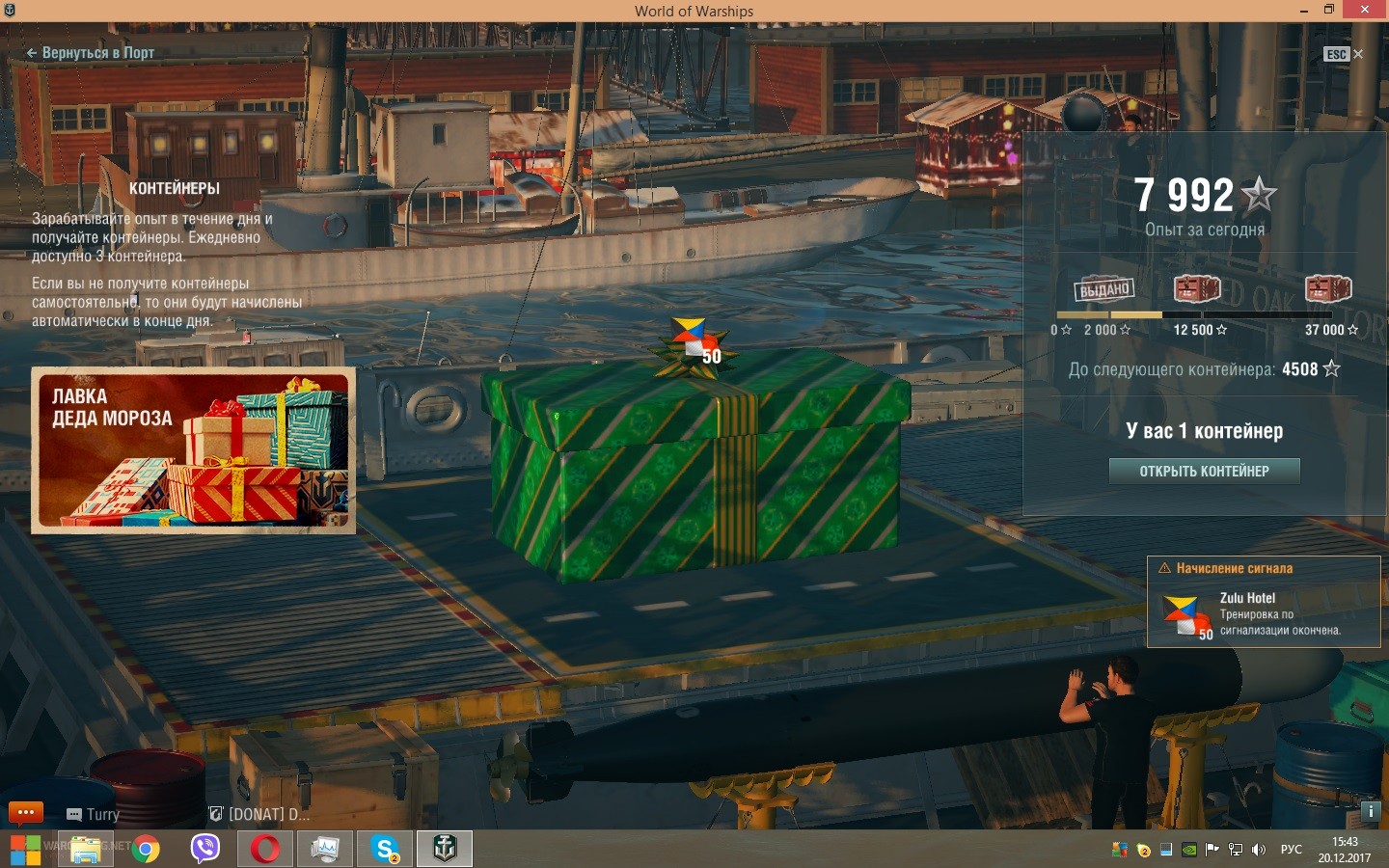
Task: Return to Port via back link
Action: click(x=91, y=53)
